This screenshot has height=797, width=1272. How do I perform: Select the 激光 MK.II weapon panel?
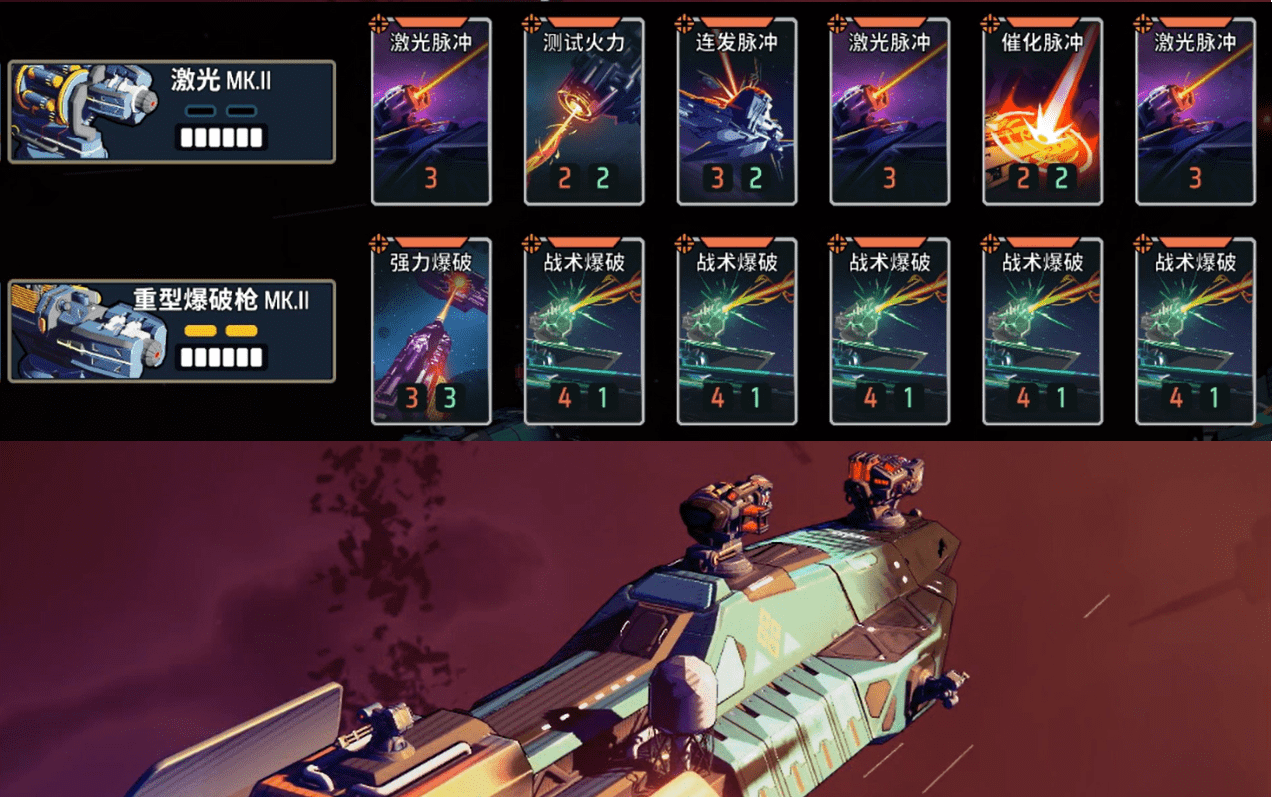pos(172,111)
